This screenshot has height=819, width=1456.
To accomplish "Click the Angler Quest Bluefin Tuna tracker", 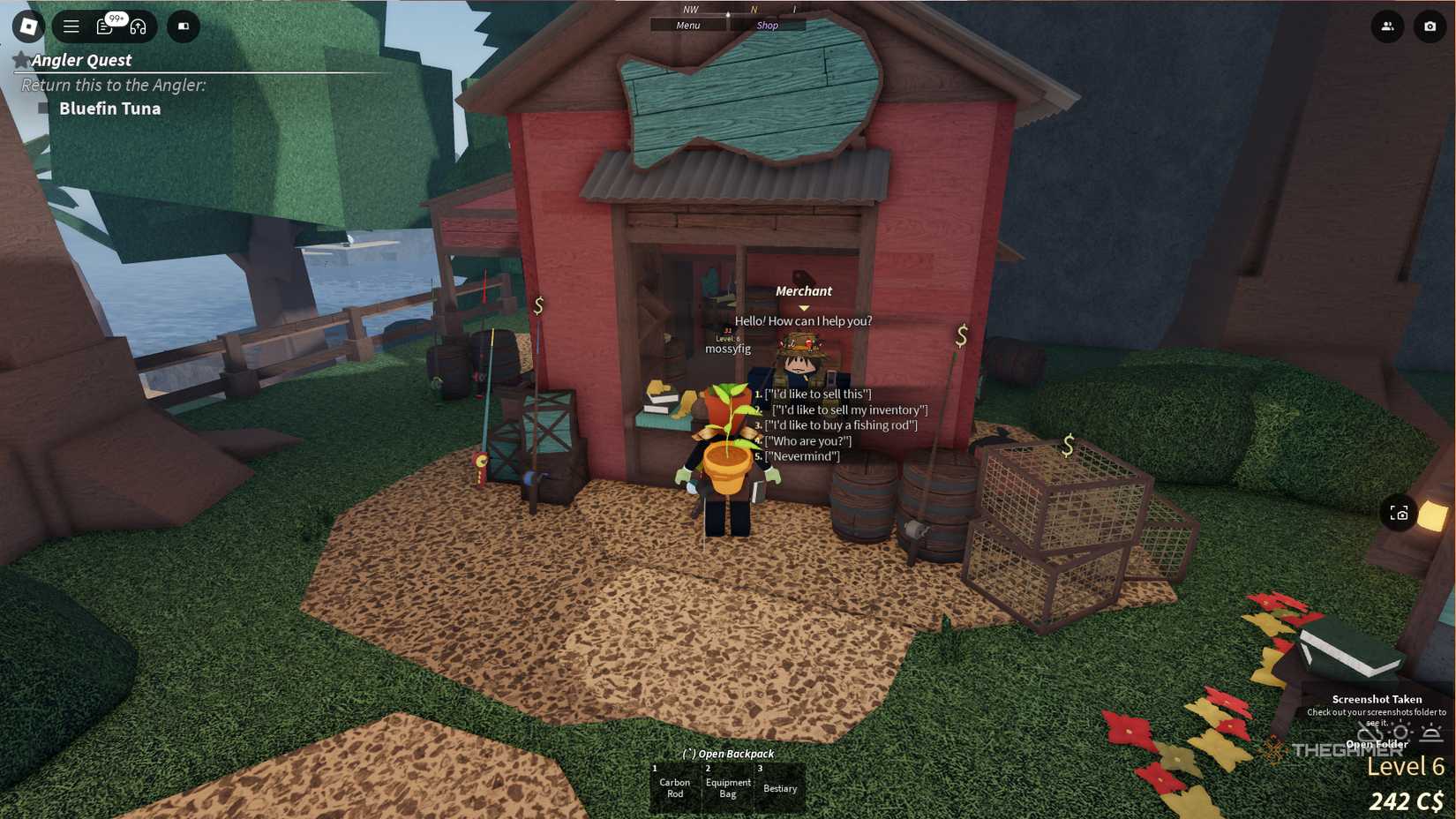I will 110,109.
